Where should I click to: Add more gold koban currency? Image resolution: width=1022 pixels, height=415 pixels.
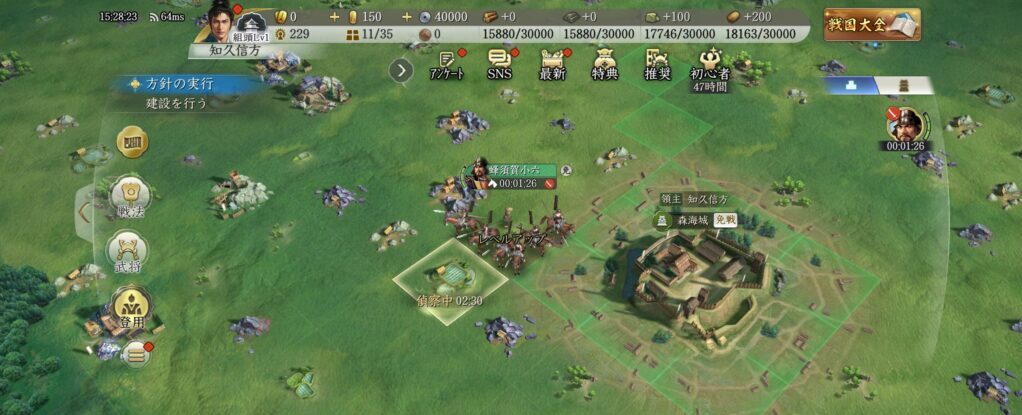tap(335, 16)
